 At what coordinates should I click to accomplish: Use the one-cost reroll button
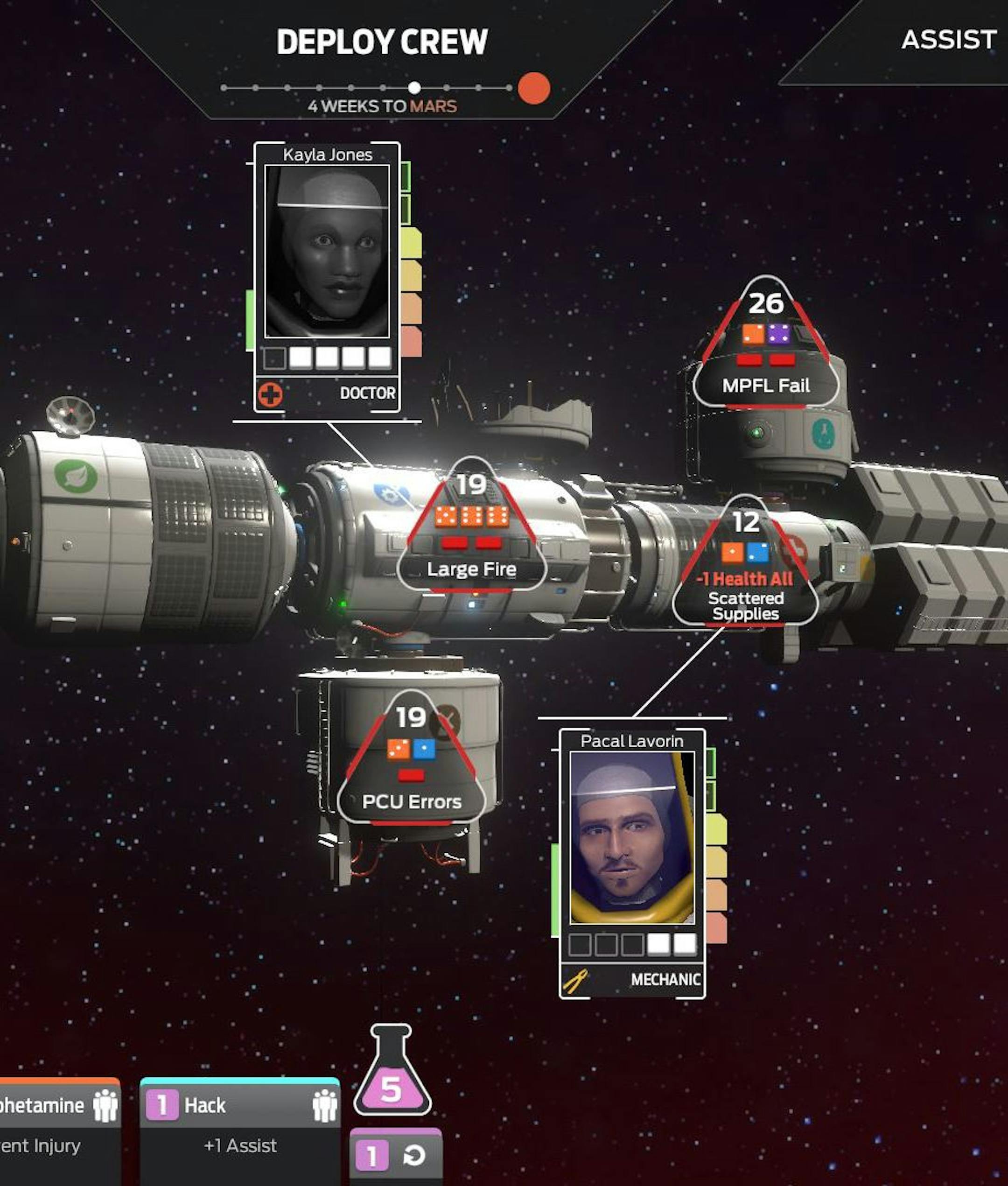point(395,1156)
